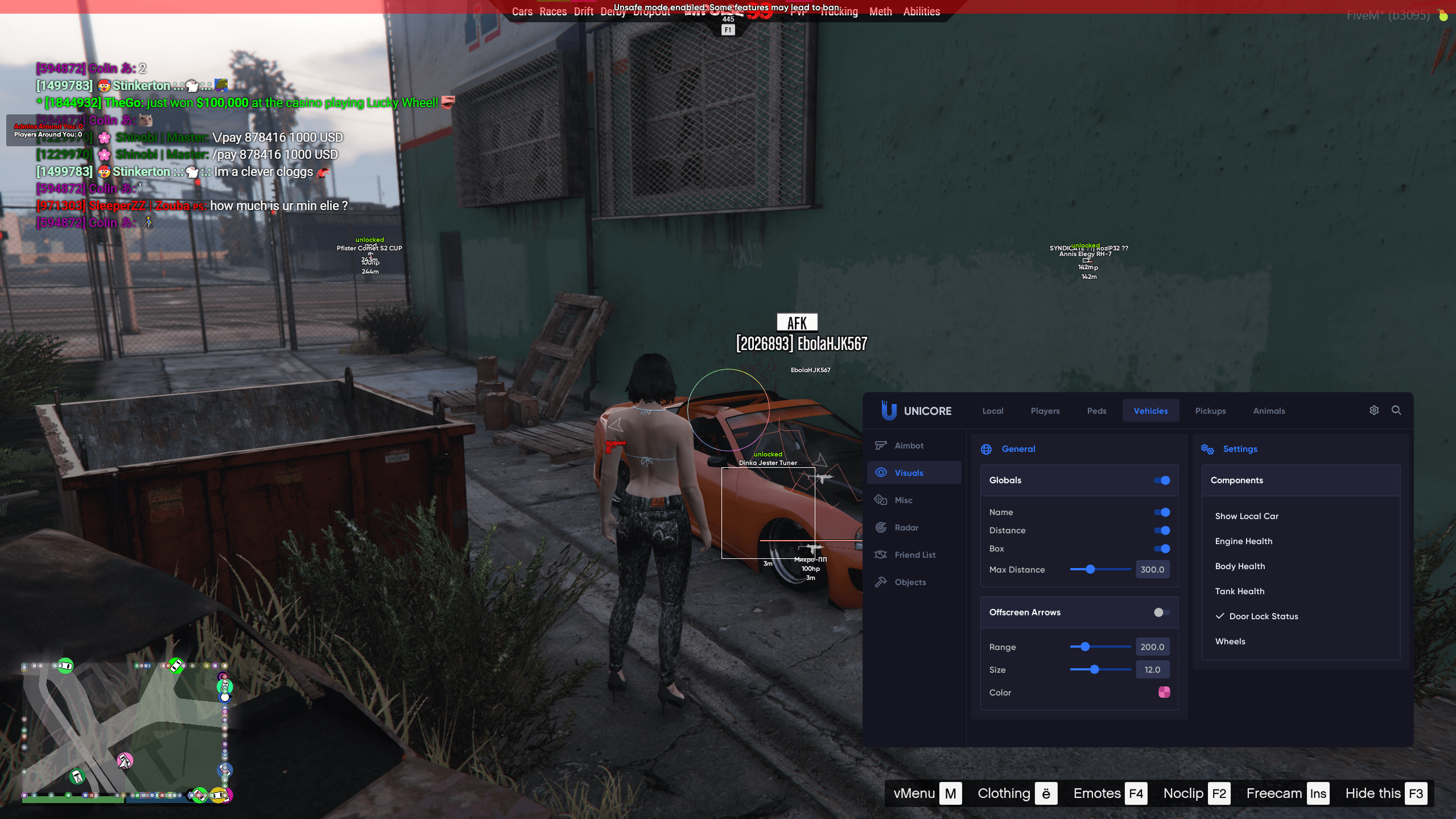Open the Players tab
This screenshot has width=1456, height=819.
[1045, 411]
